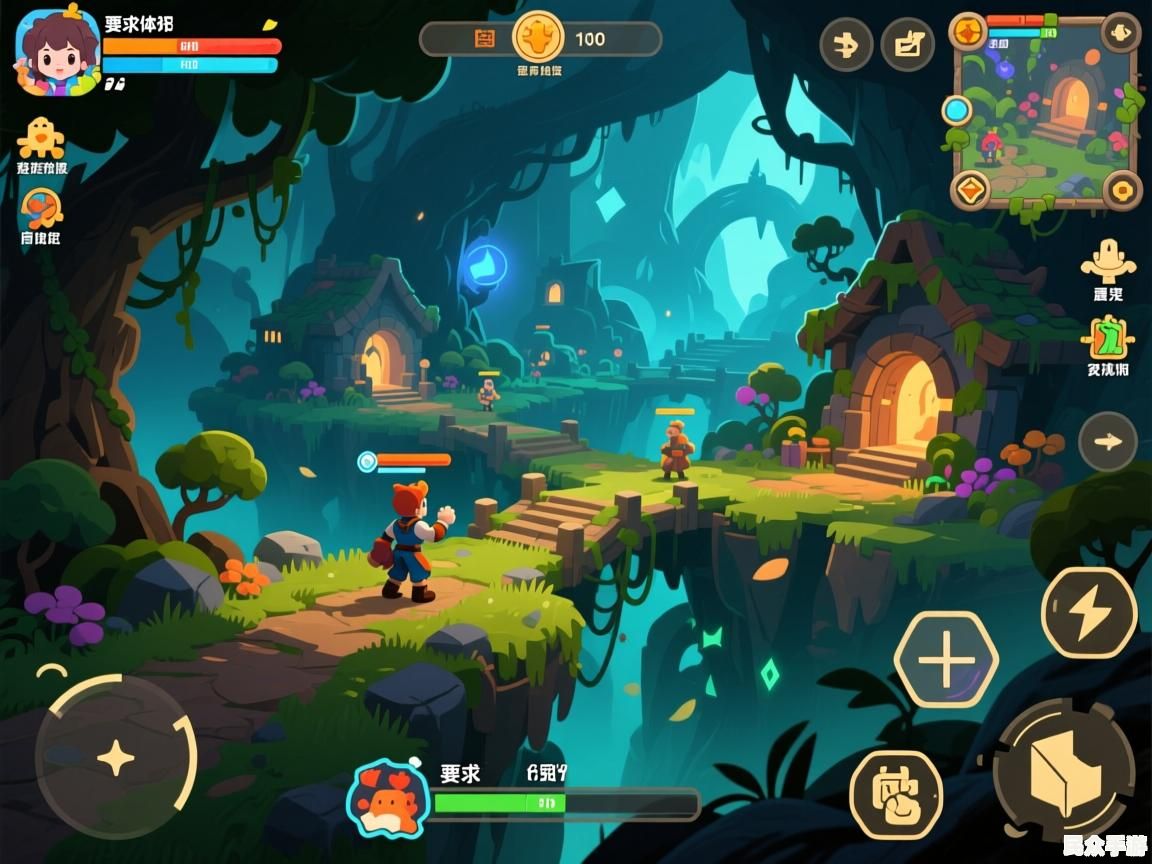Touch the virtual joystick star control

pos(115,757)
